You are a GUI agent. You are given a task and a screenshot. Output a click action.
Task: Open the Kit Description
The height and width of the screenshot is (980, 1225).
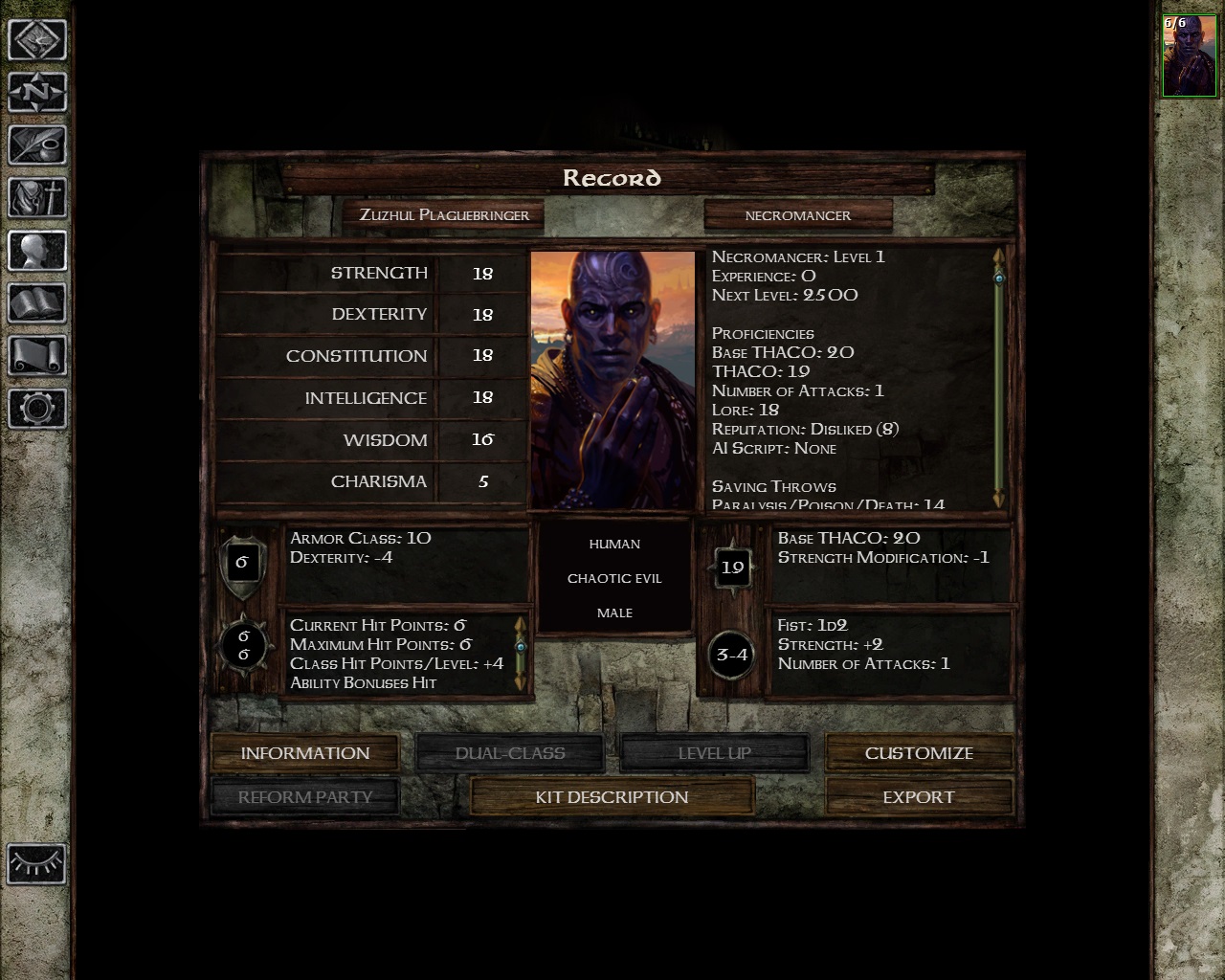click(x=612, y=797)
